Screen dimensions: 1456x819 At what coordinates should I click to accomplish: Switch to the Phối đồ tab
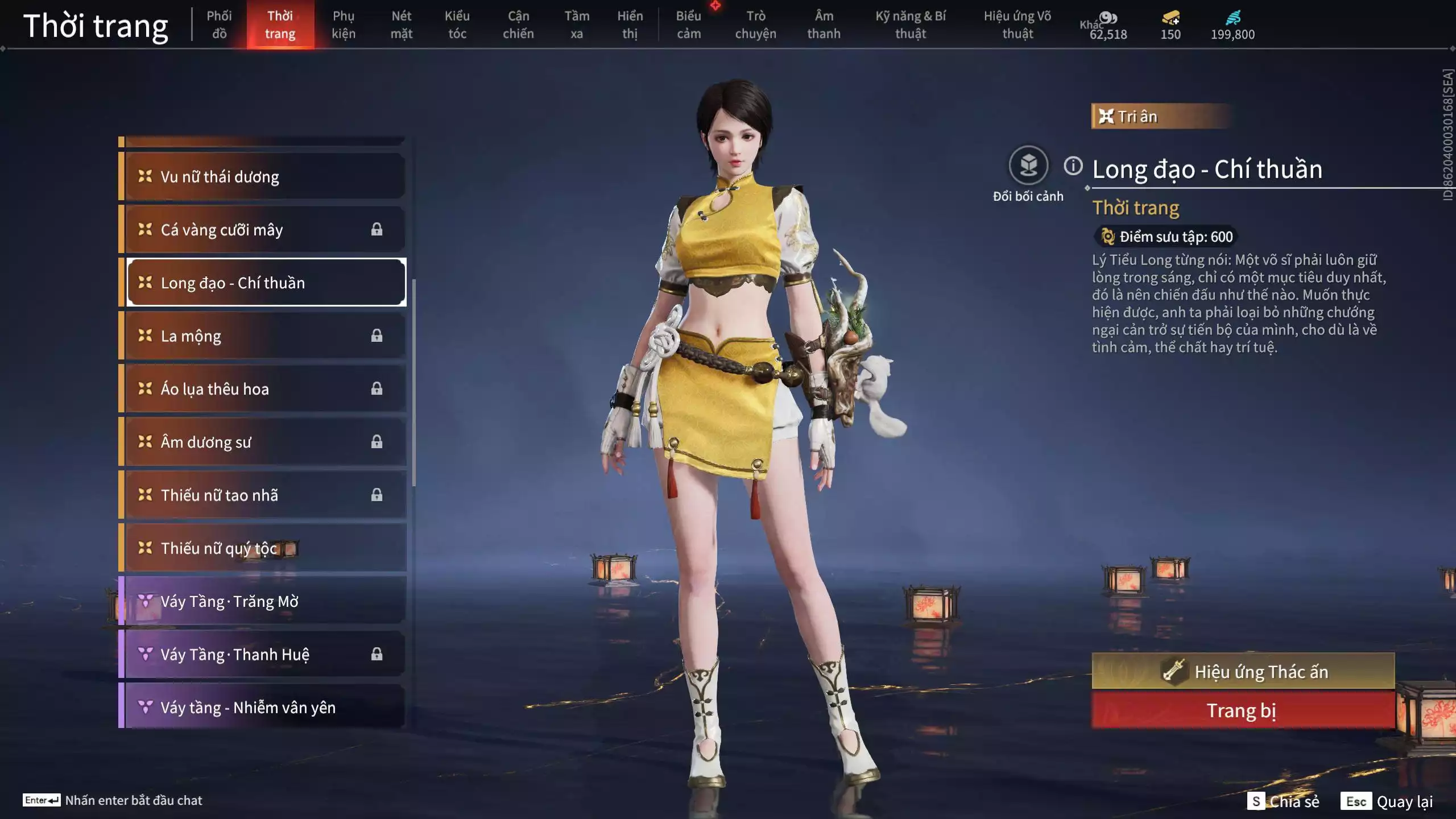tap(219, 24)
